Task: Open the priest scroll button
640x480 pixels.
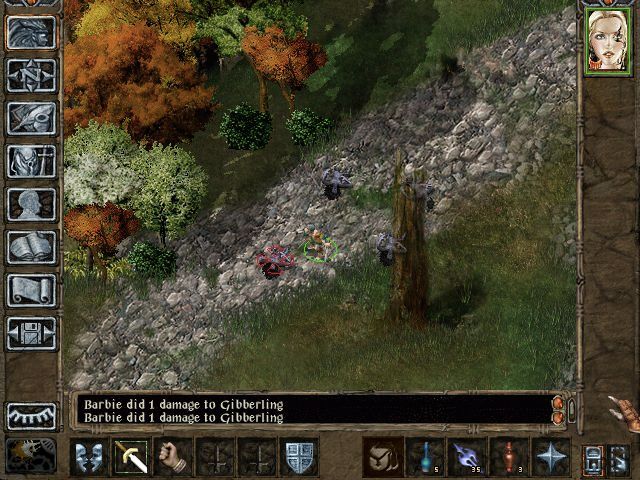Action: tap(31, 290)
